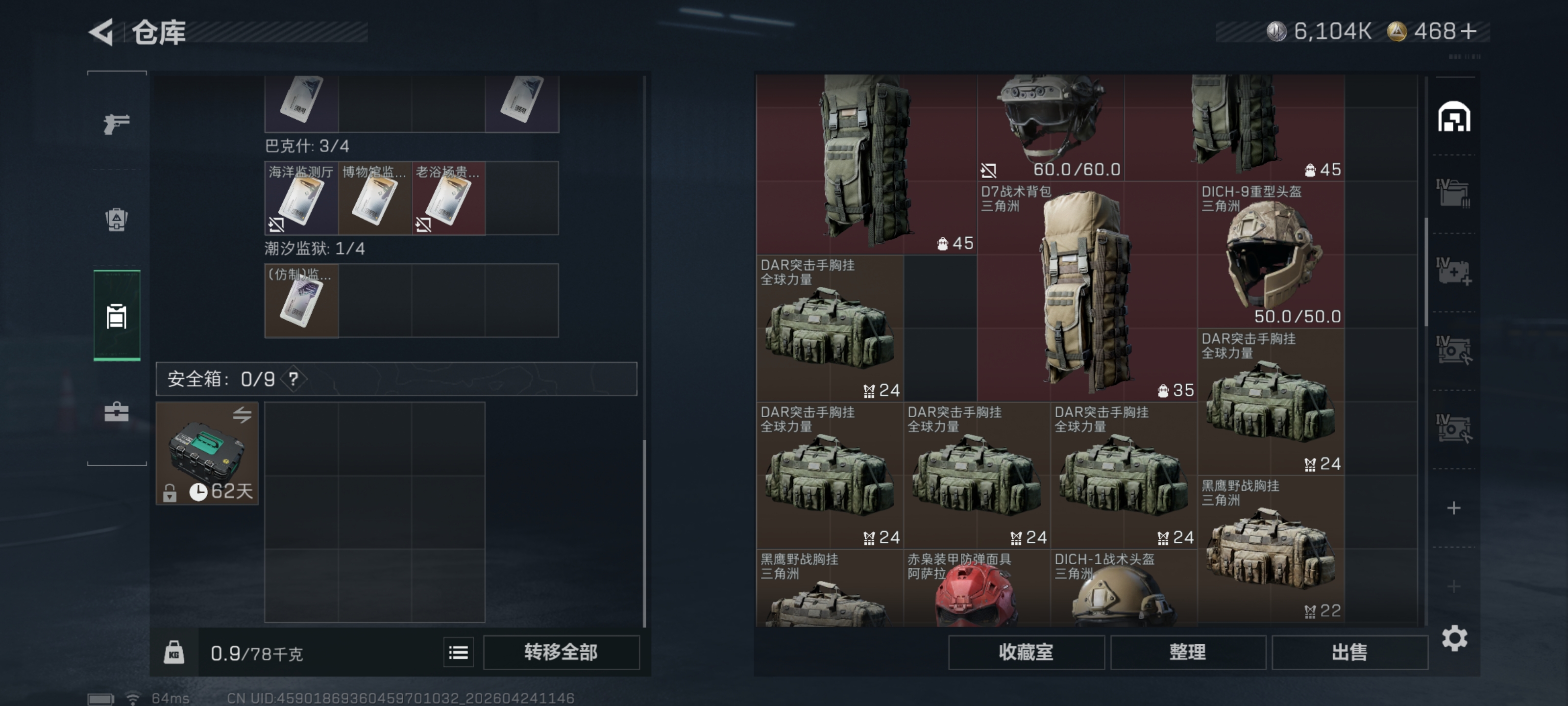Image resolution: width=1568 pixels, height=706 pixels.
Task: Open the settings gear icon
Action: click(1455, 638)
